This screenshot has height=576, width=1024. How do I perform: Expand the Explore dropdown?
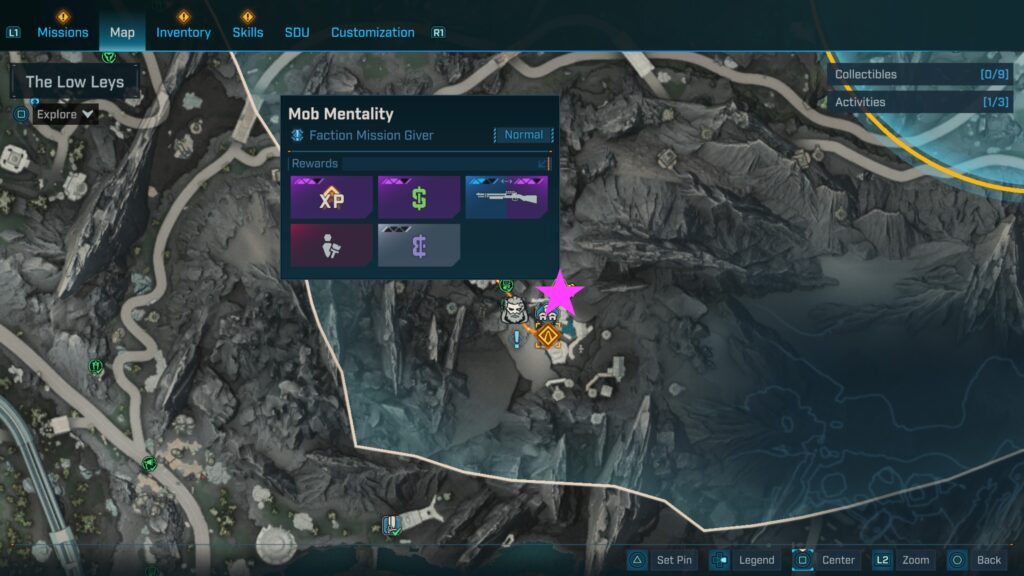point(66,114)
